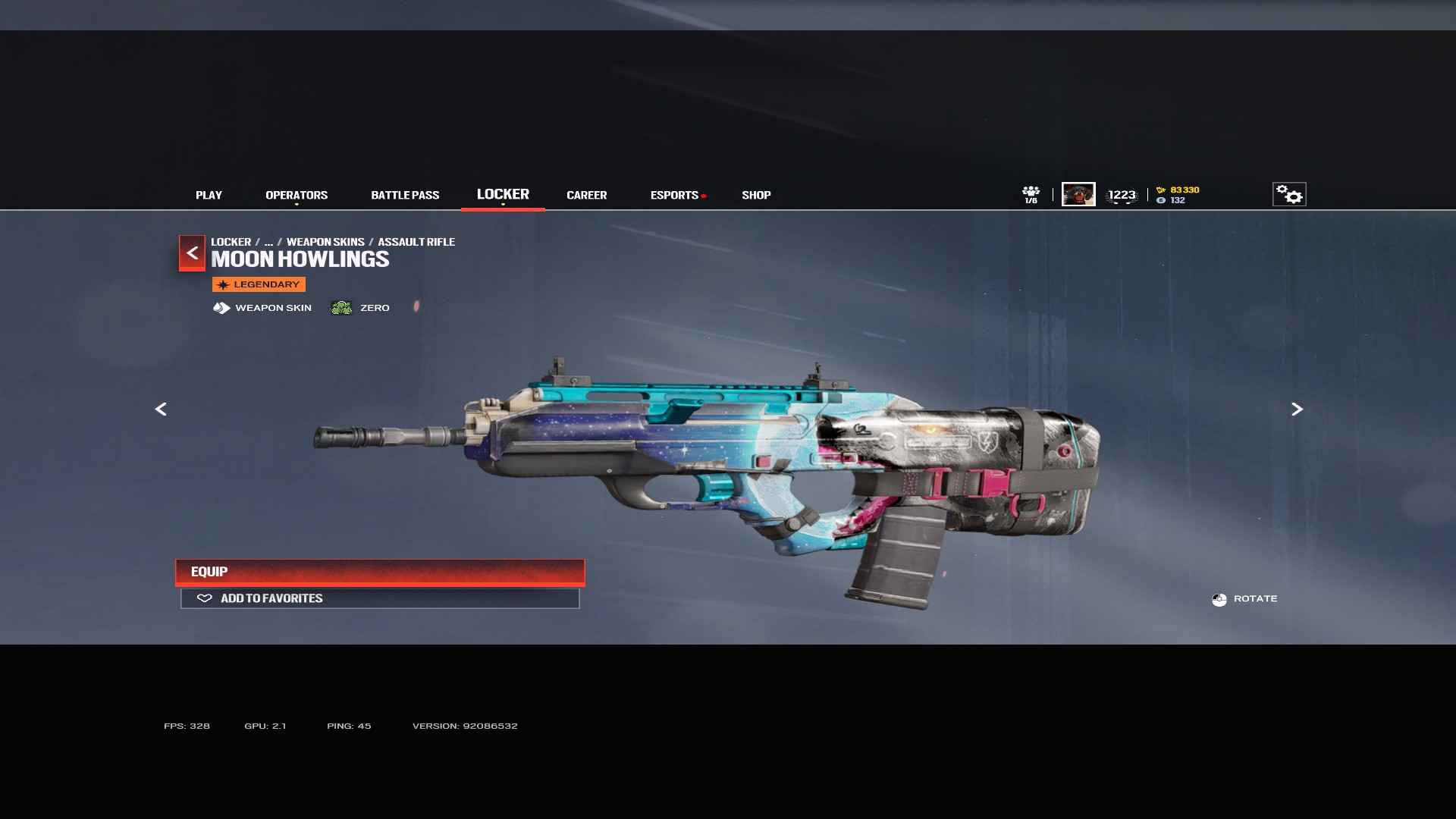Add this skin to favorites

click(380, 598)
